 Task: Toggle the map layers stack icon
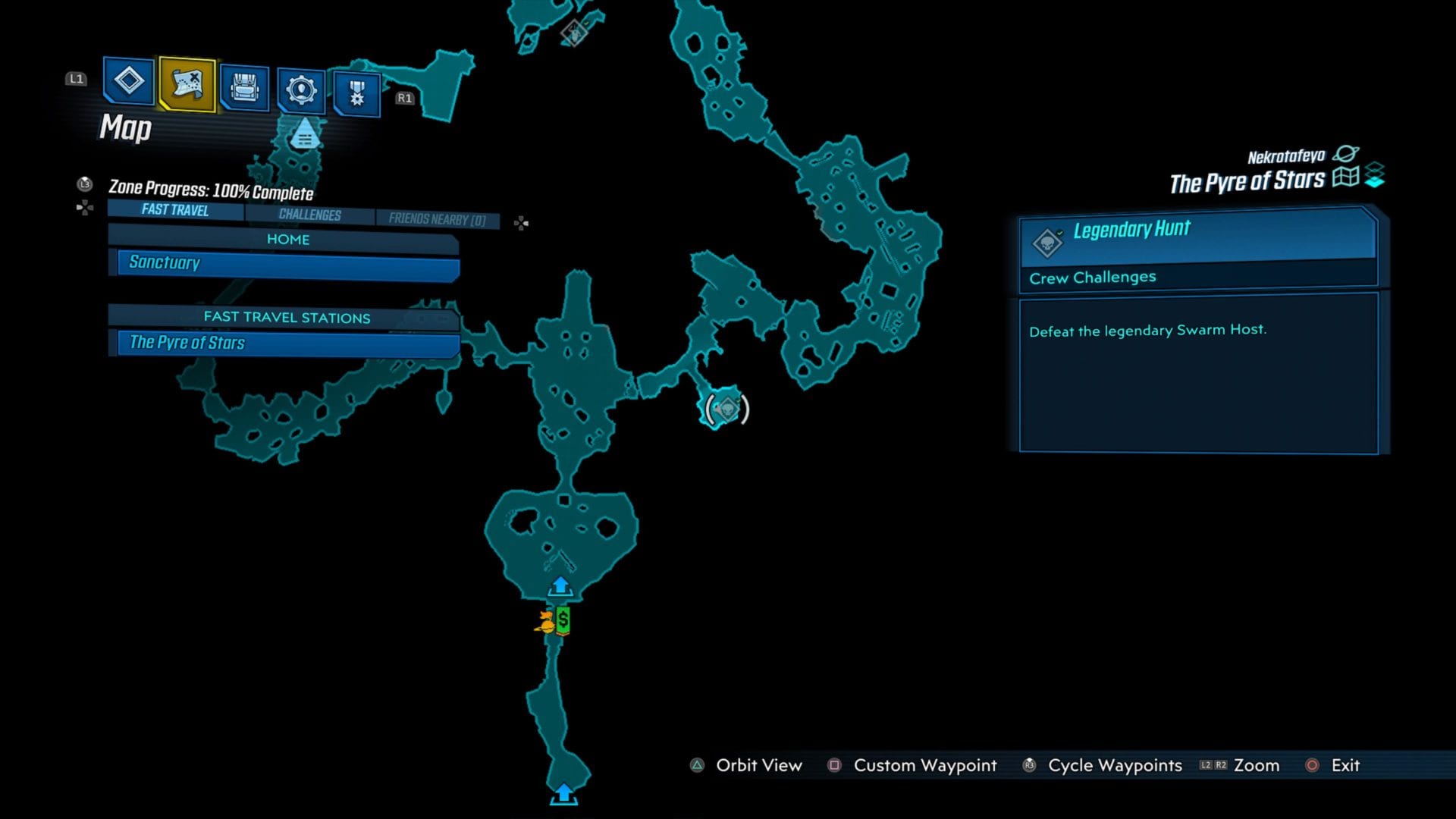tap(1374, 175)
